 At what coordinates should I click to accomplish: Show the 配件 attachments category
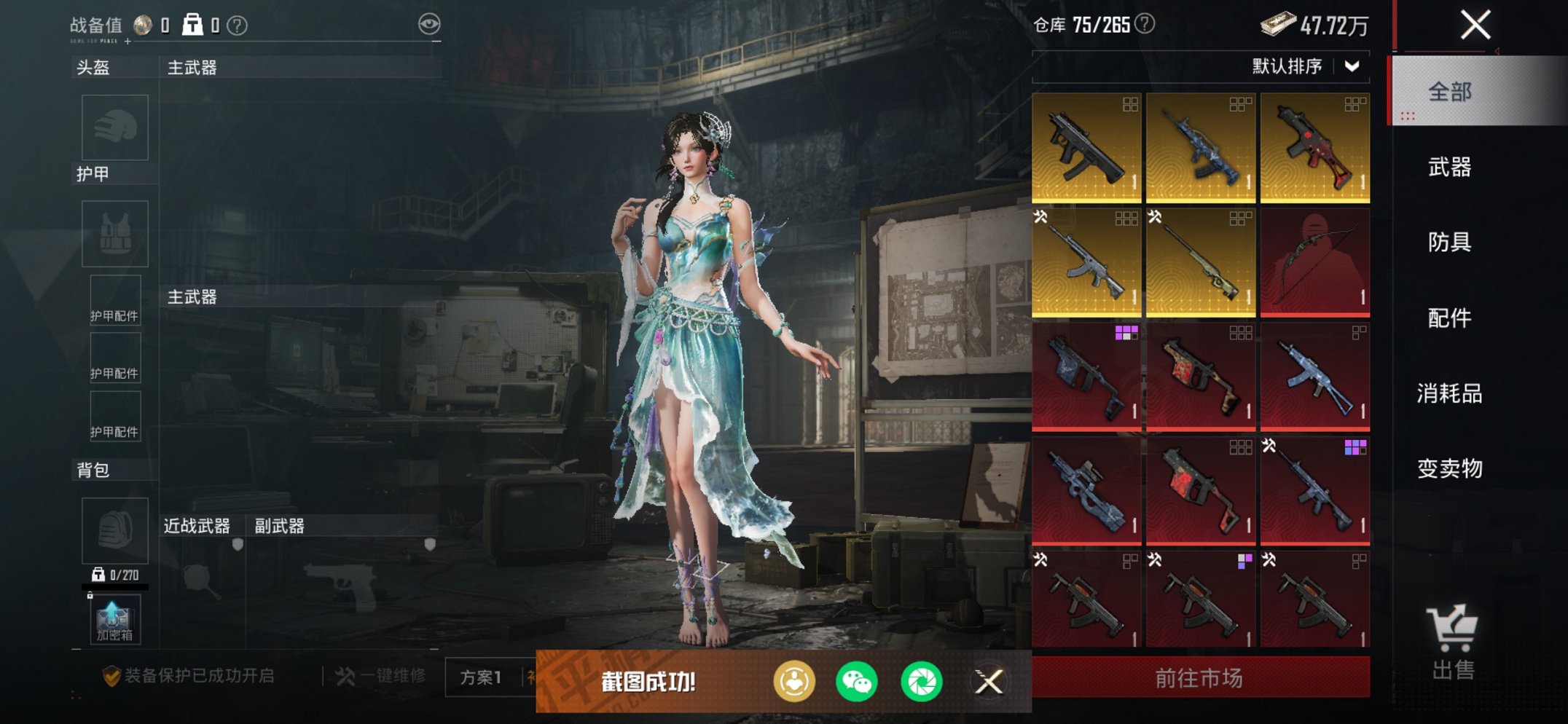[1450, 318]
